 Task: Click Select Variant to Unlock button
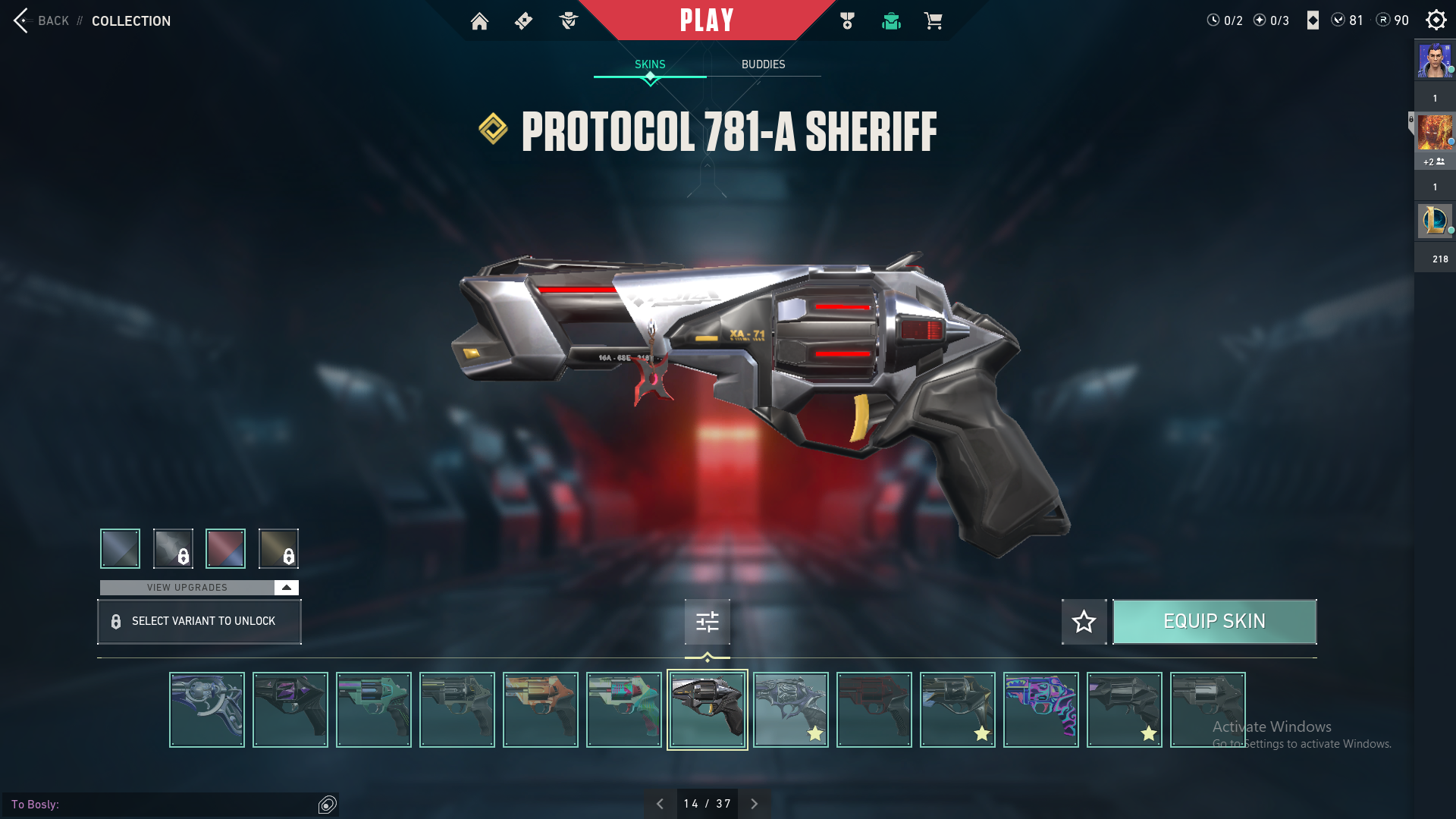point(199,622)
